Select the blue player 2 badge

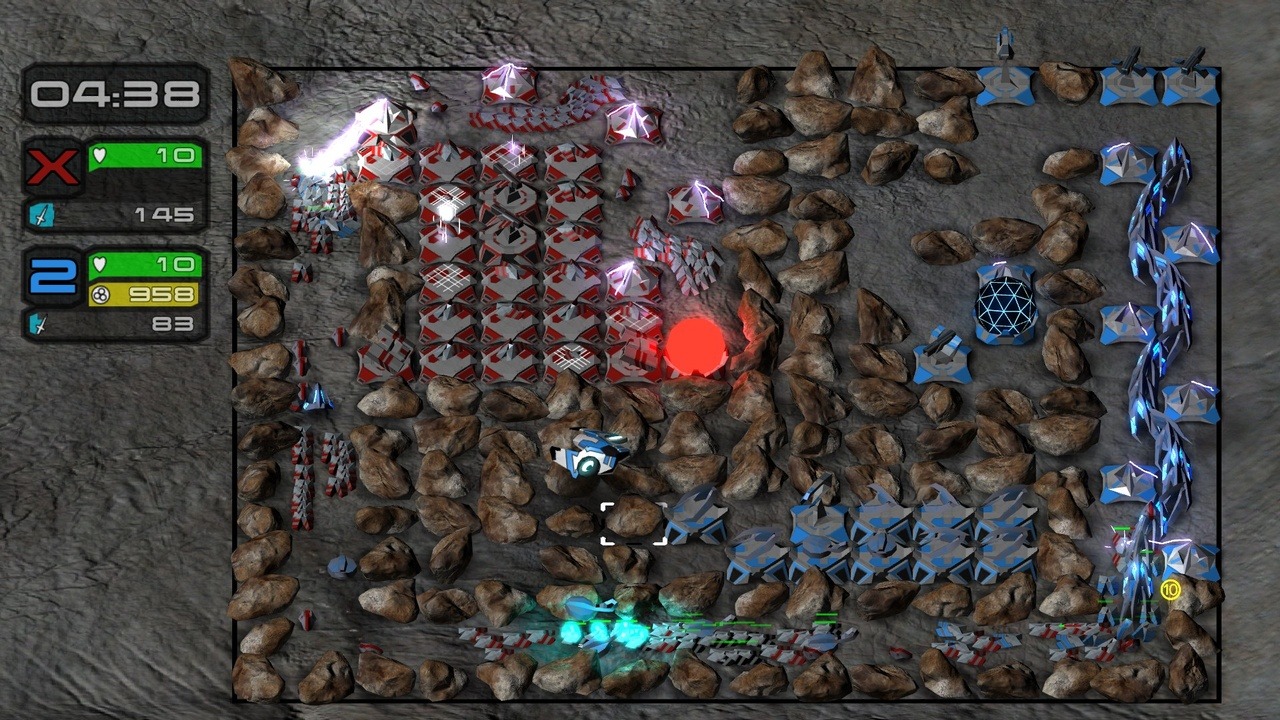(54, 276)
